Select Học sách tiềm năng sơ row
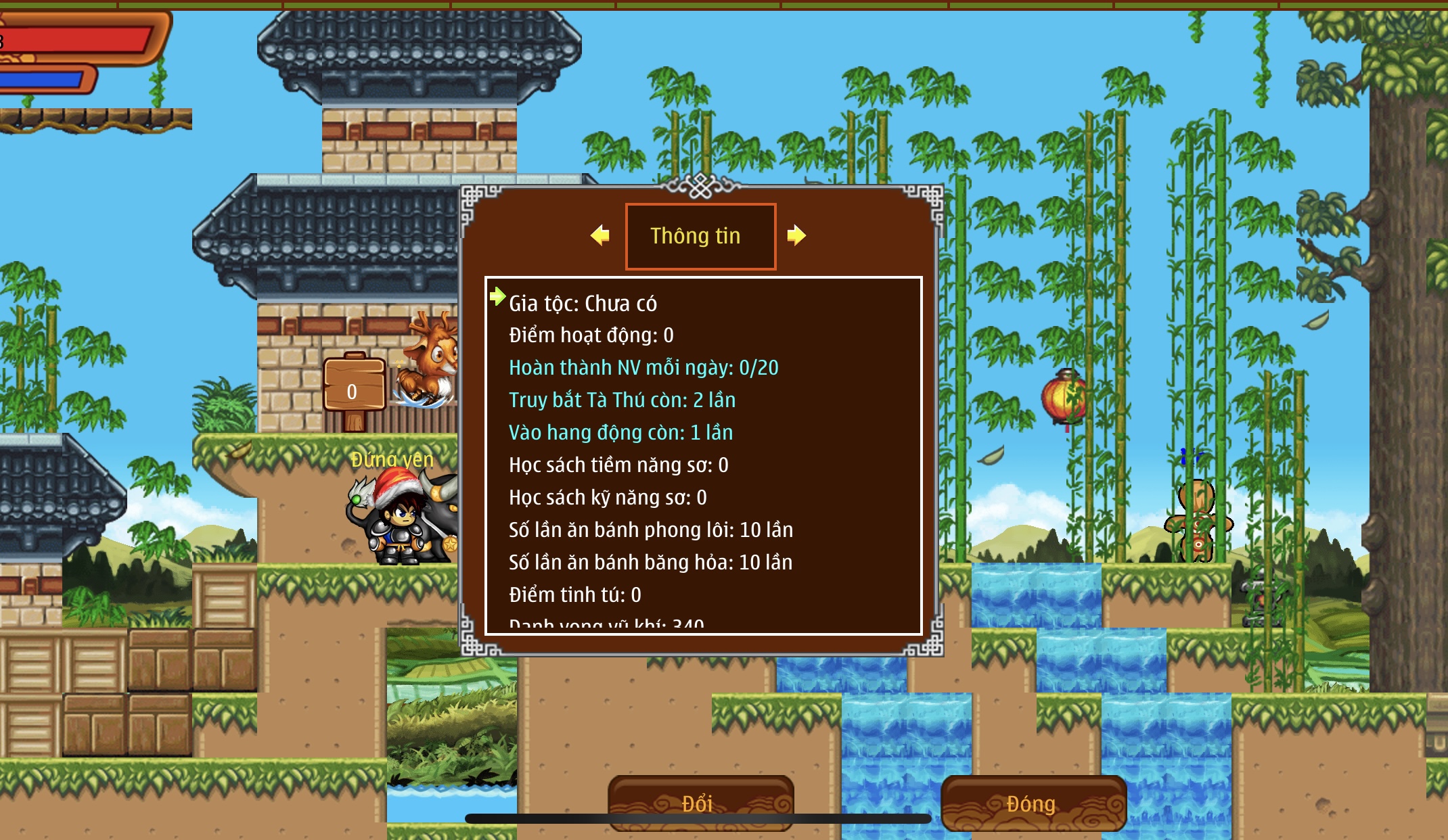 (x=618, y=465)
